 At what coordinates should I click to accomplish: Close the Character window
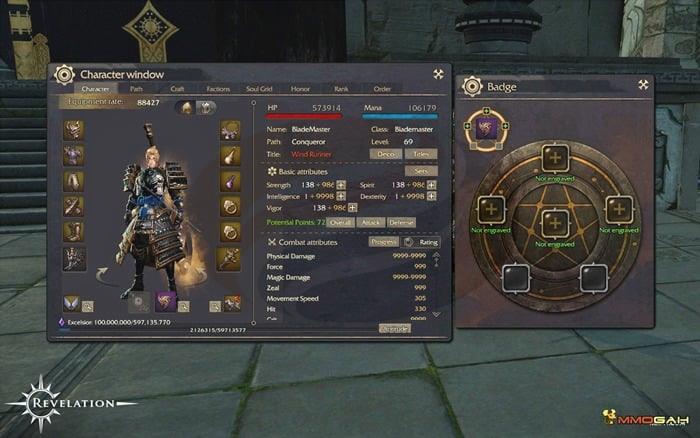tap(438, 74)
